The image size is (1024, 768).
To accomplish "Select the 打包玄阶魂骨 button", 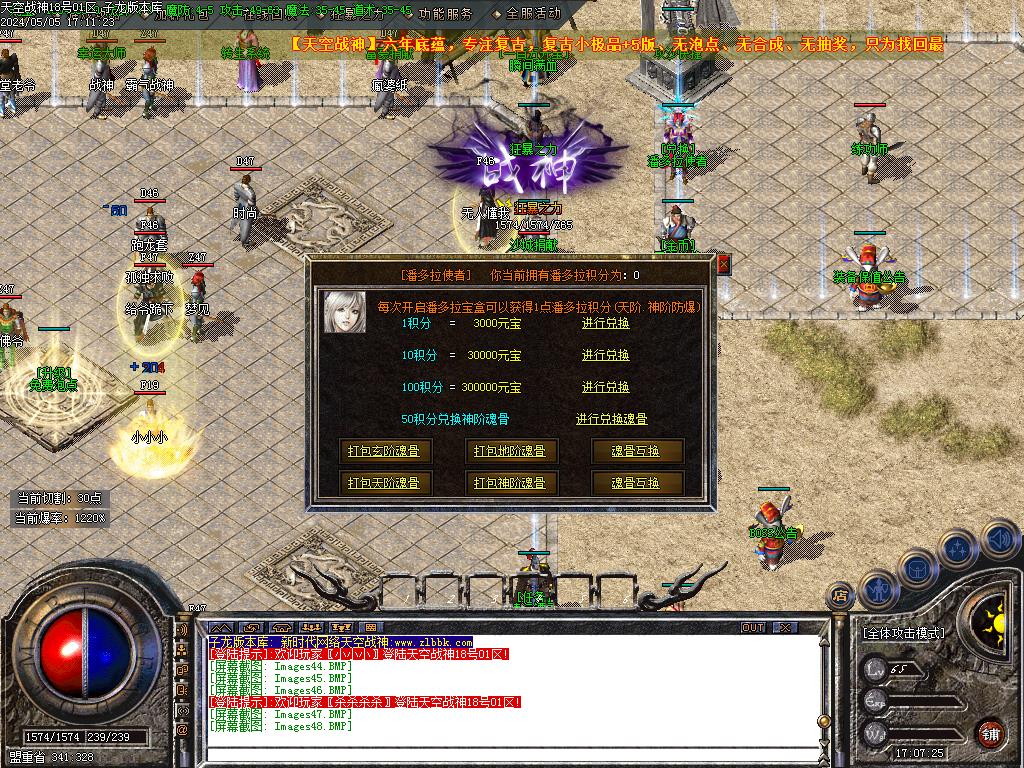I will pos(383,451).
